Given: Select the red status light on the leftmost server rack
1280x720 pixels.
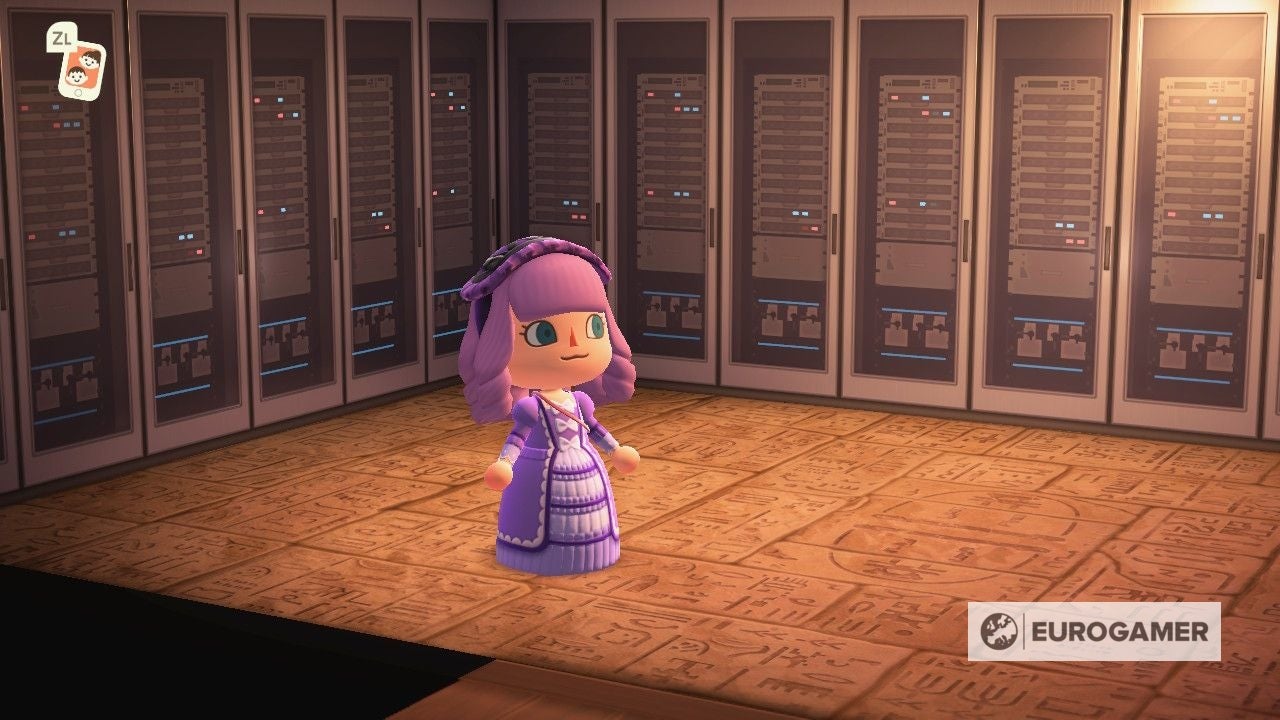Looking at the screenshot, I should coord(24,107).
